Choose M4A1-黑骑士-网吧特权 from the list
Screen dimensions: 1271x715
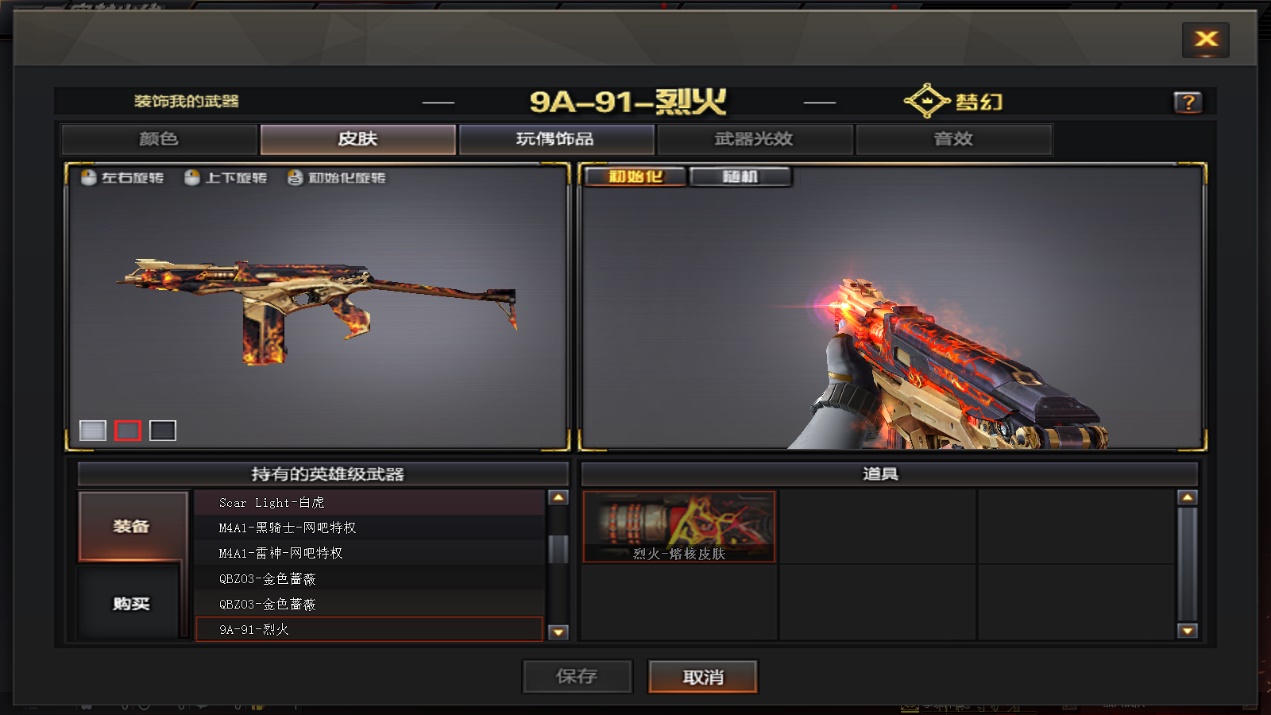click(x=370, y=527)
